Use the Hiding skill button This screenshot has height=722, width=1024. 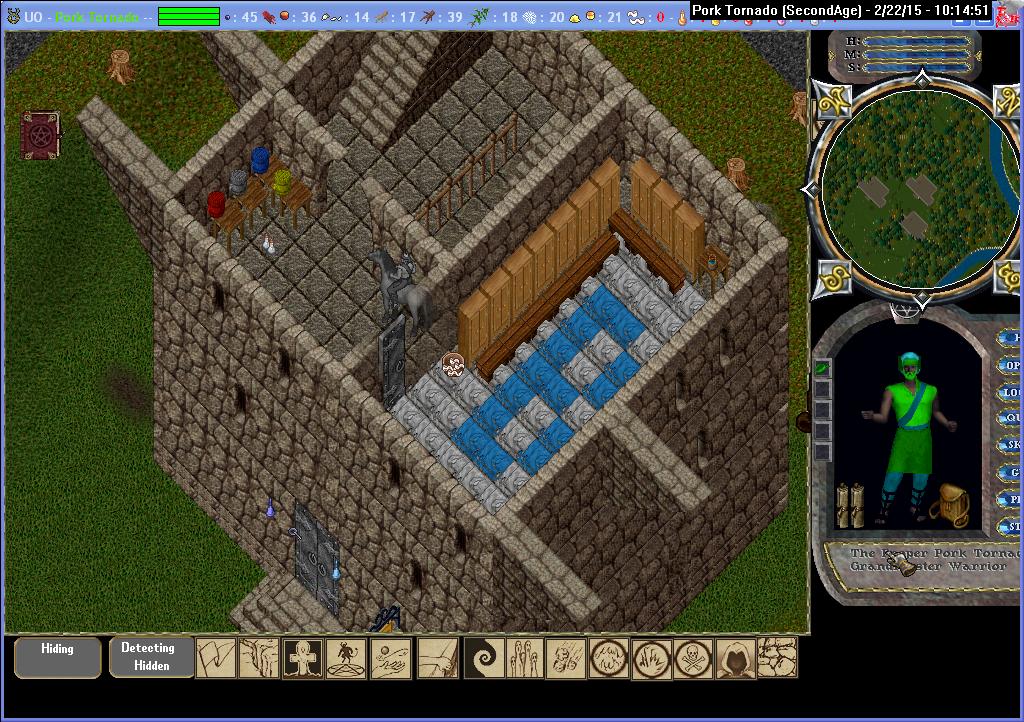(57, 657)
